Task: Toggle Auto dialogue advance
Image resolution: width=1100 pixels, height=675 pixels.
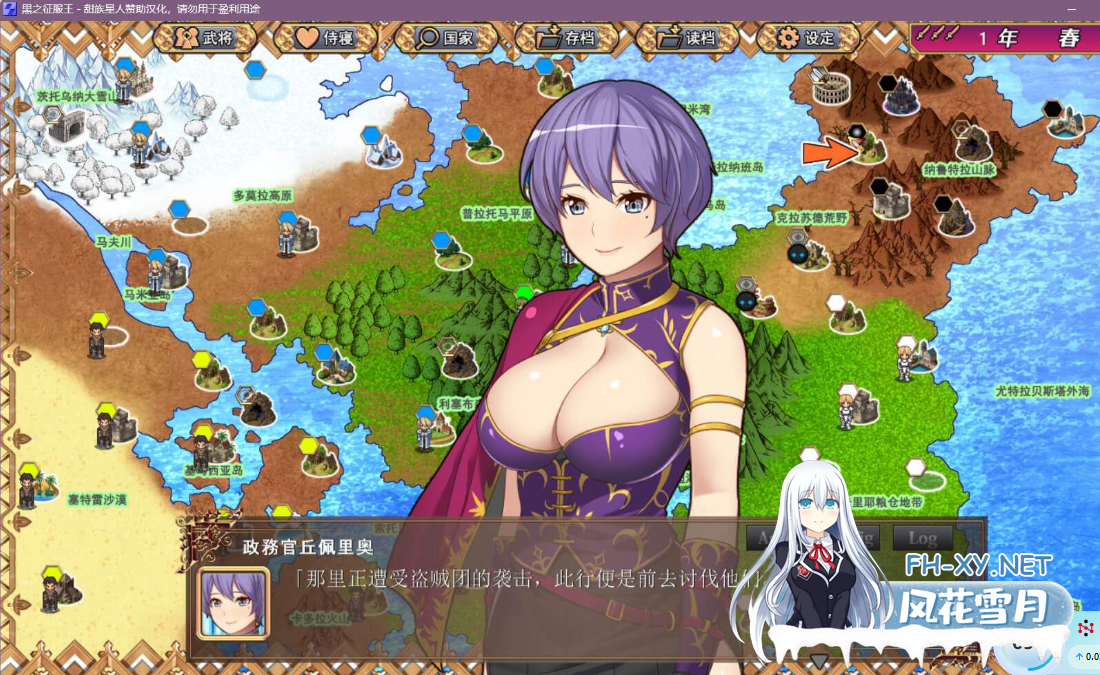Action: 764,538
